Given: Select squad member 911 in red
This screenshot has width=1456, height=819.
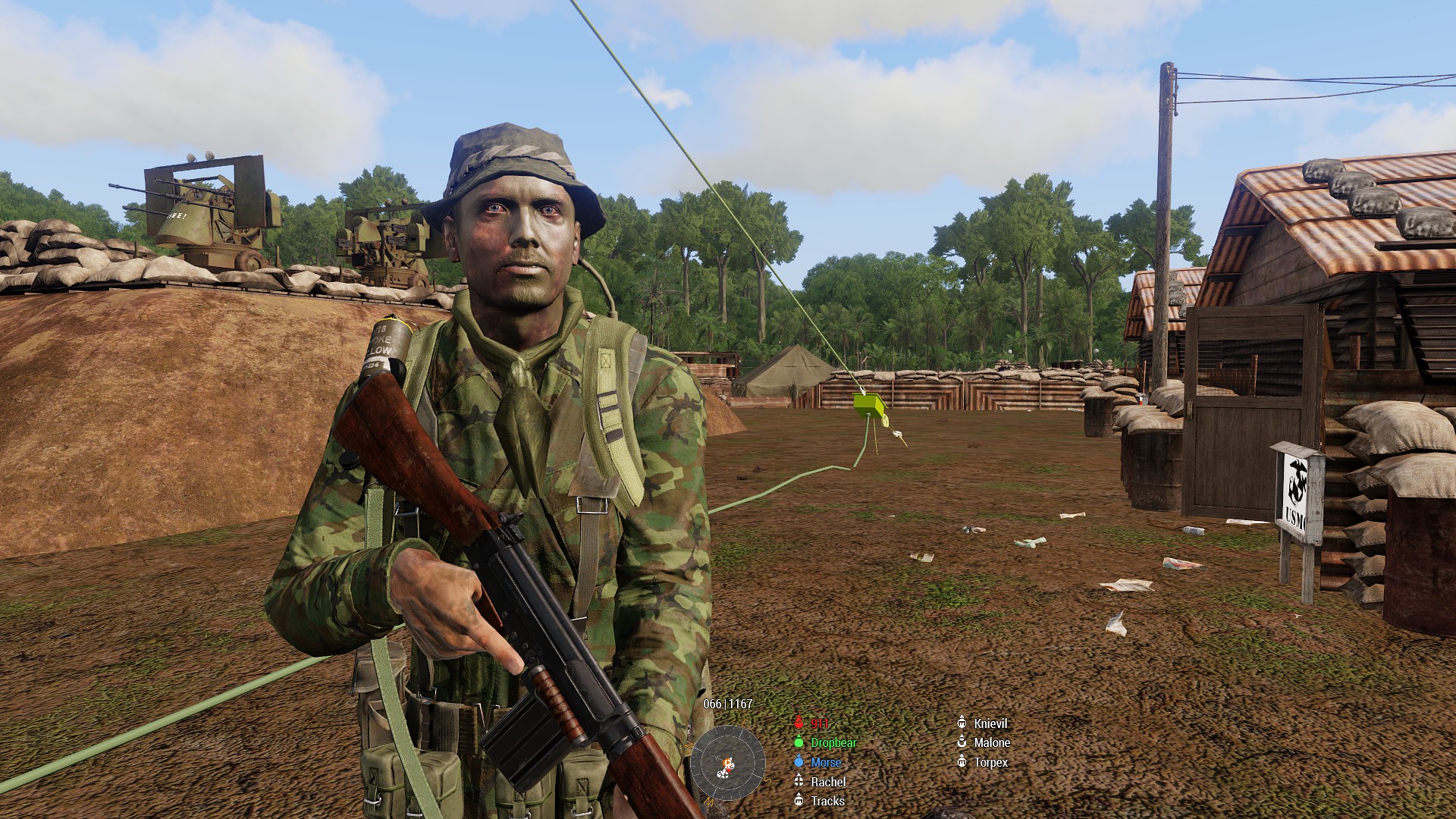Looking at the screenshot, I should point(819,723).
